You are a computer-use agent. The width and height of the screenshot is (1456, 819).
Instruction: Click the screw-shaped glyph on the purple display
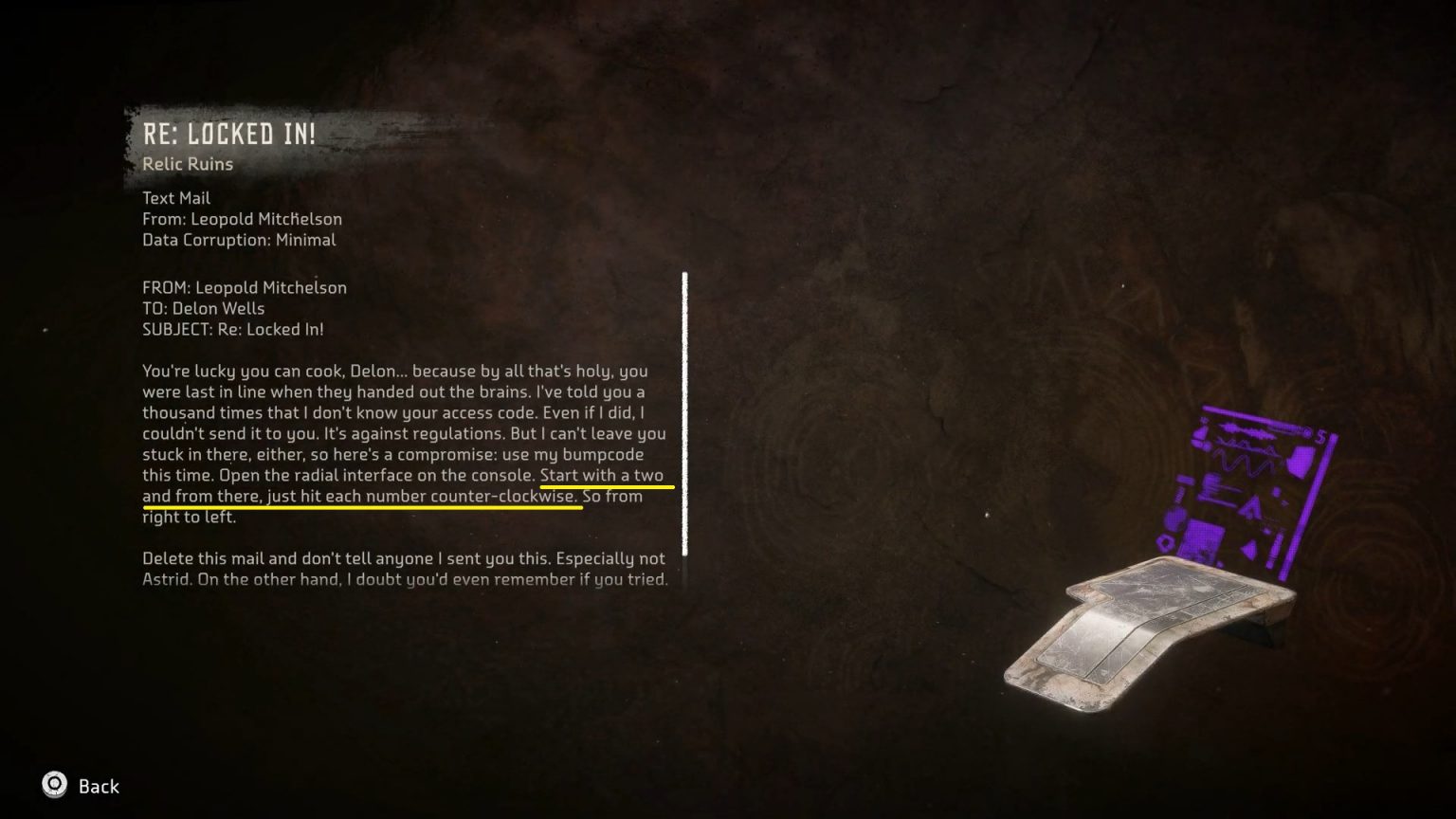click(1179, 490)
